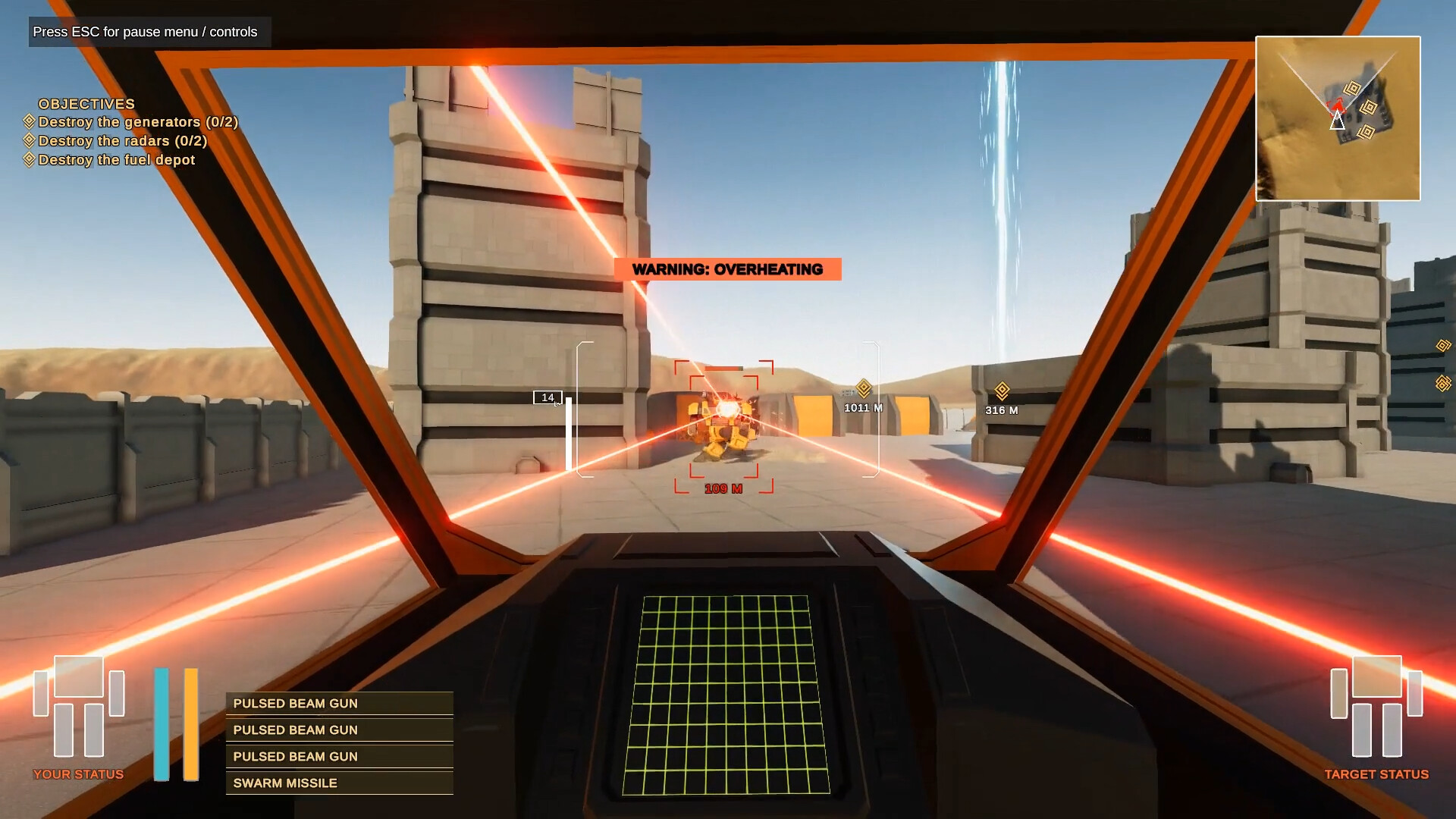
Task: Select the SWARM MISSILE weapon slot
Action: click(339, 783)
